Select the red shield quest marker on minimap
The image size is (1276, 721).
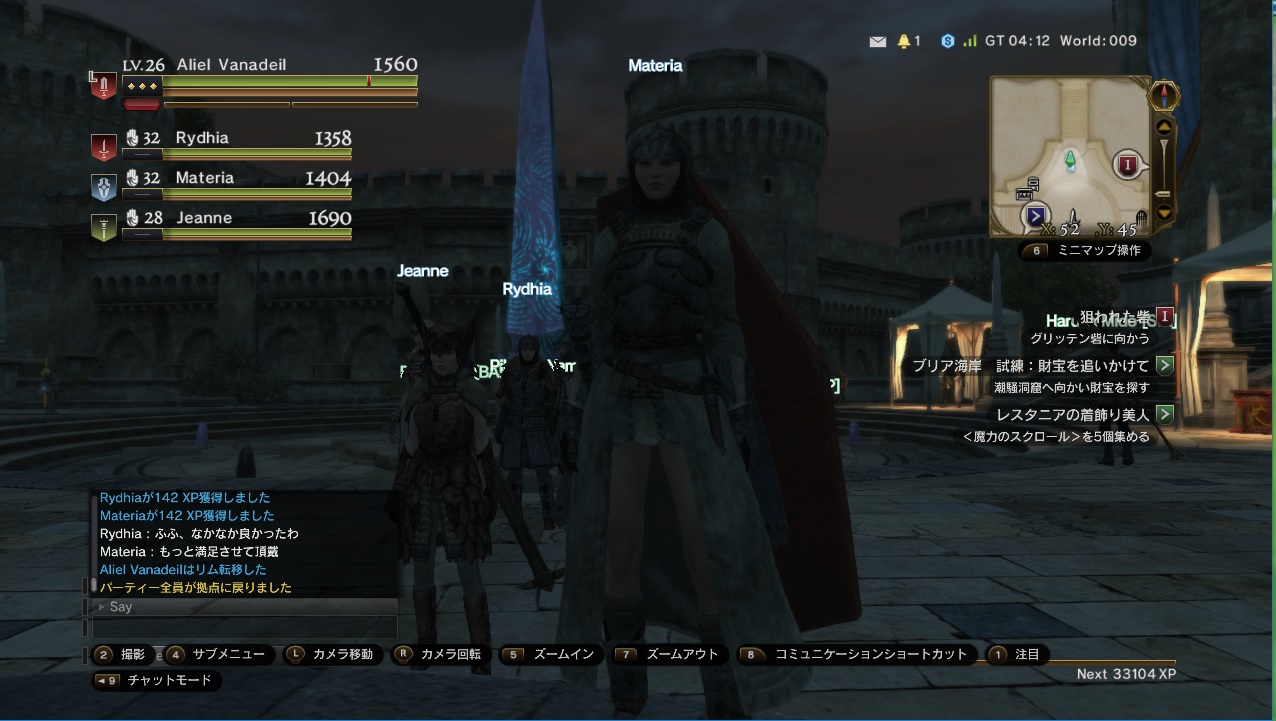1129,164
